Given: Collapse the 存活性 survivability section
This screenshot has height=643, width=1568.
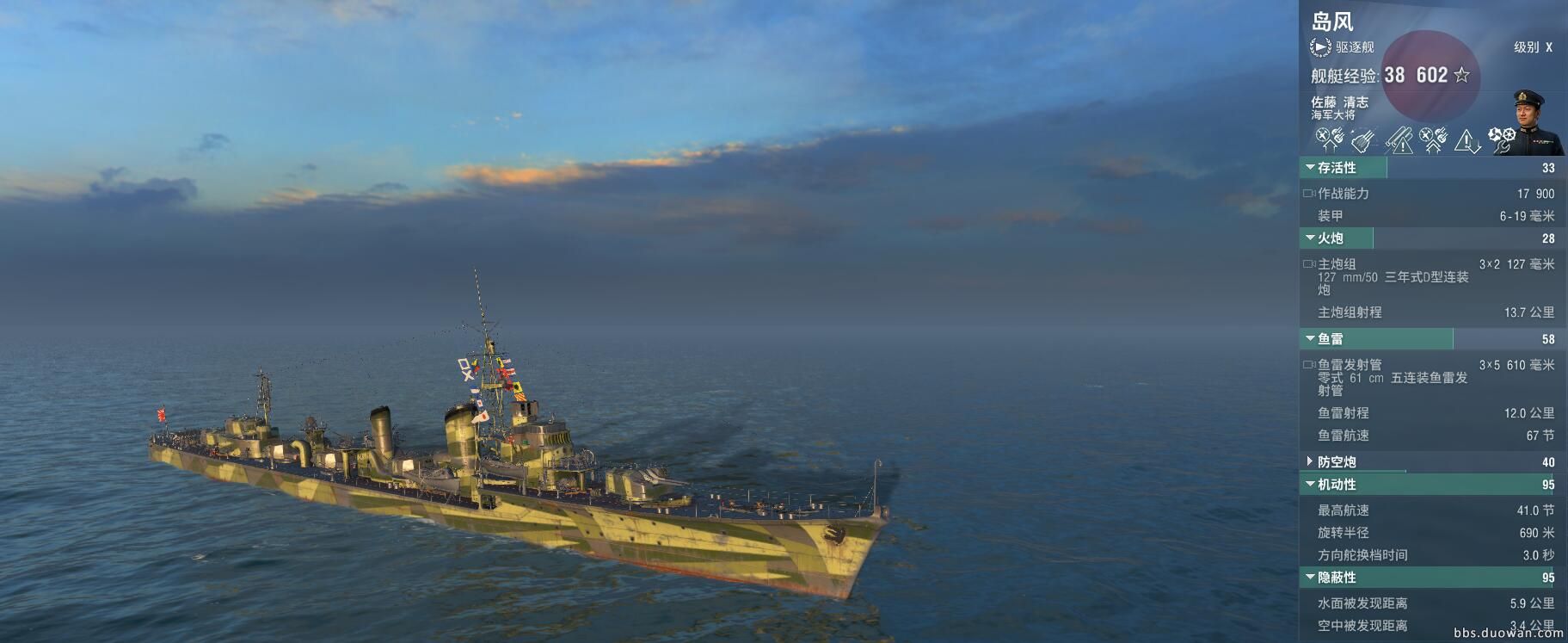Looking at the screenshot, I should click(x=1310, y=168).
